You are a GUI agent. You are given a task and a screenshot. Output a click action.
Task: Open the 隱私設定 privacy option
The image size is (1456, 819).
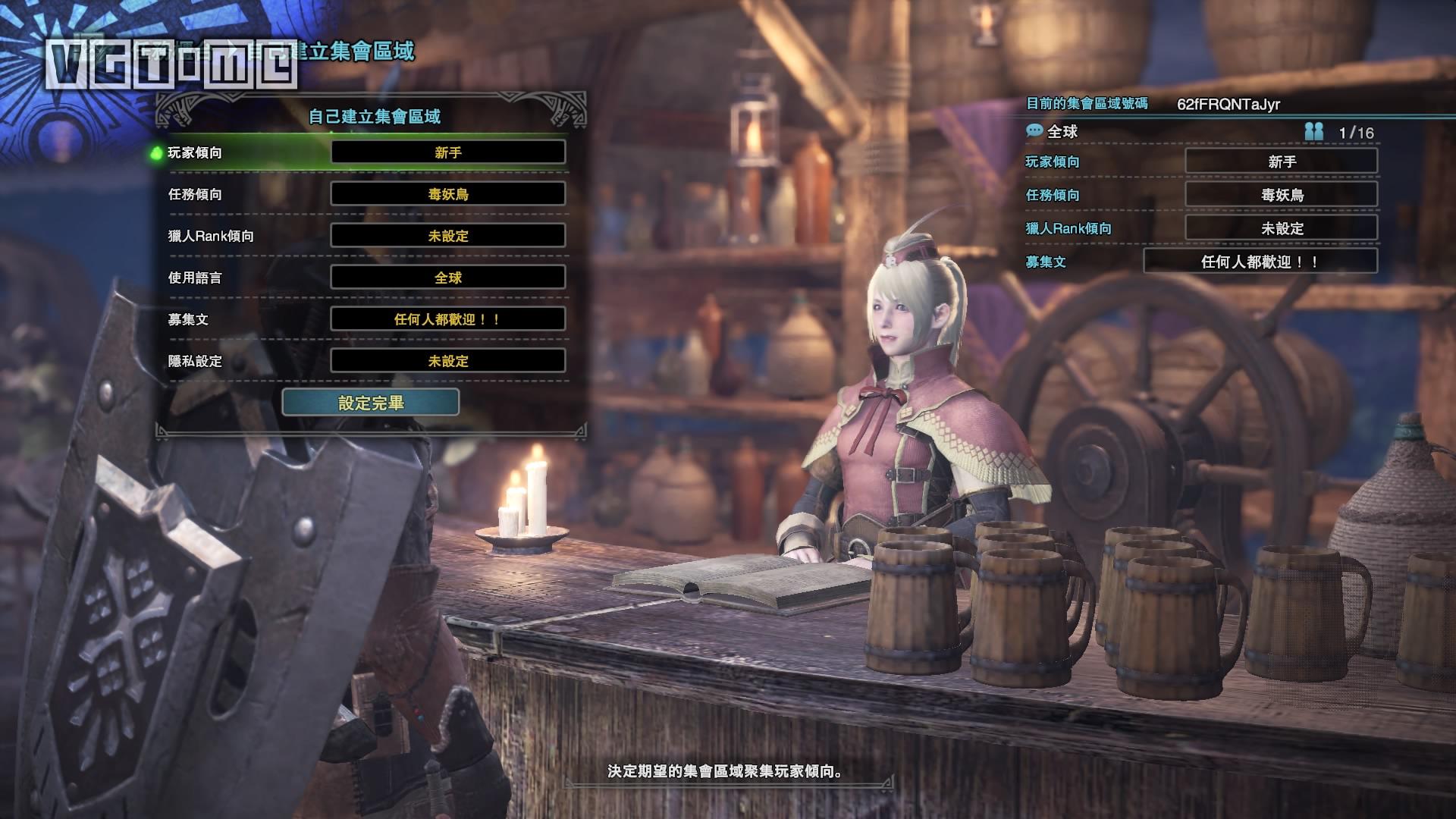point(447,361)
